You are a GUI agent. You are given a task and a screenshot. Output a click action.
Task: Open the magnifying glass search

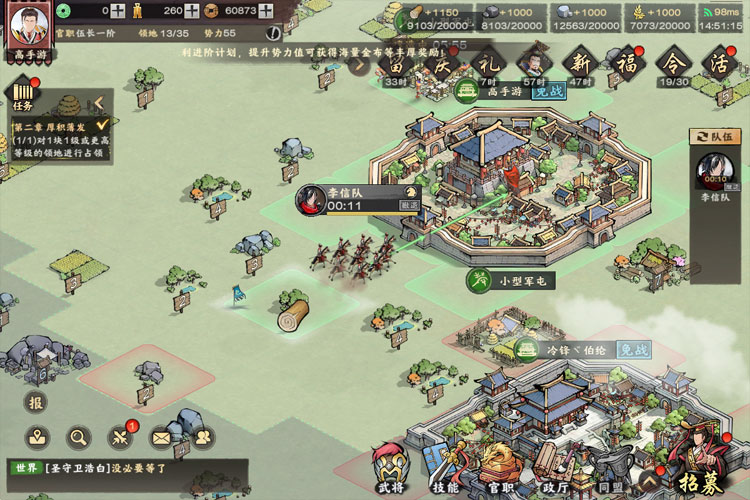[x=79, y=437]
